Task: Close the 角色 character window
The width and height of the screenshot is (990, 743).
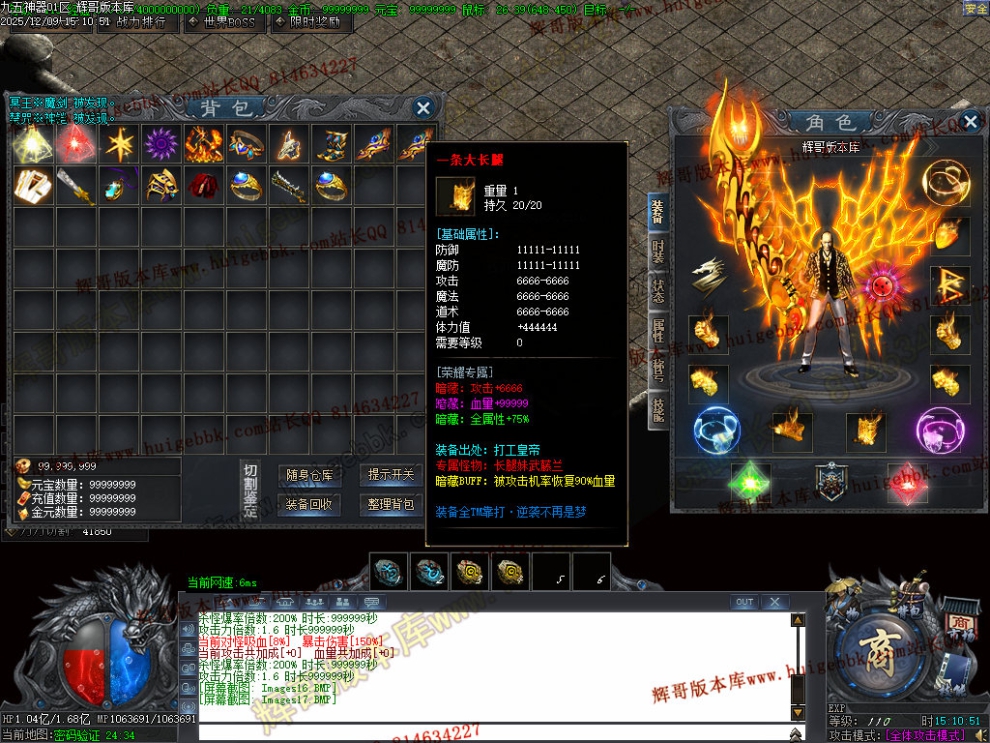Action: coord(970,122)
